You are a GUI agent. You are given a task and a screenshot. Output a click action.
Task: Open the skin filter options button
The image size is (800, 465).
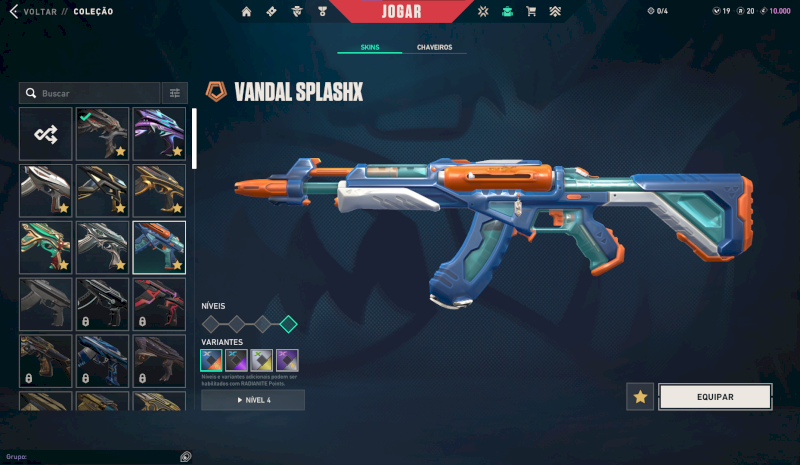[x=175, y=93]
